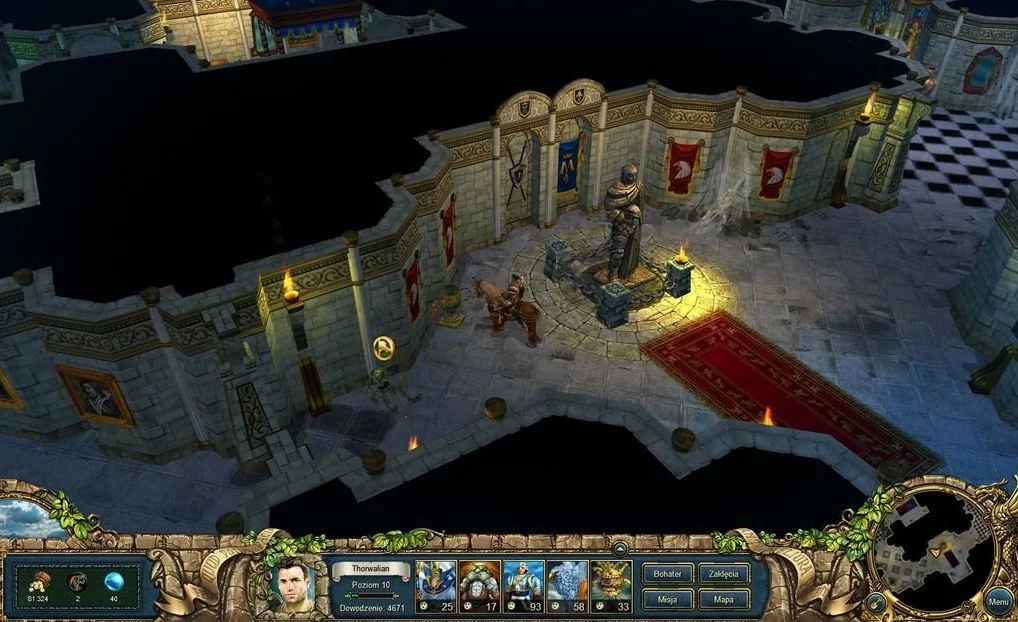The image size is (1018, 622).
Task: Open the Zaklęcia spellbook
Action: (723, 574)
